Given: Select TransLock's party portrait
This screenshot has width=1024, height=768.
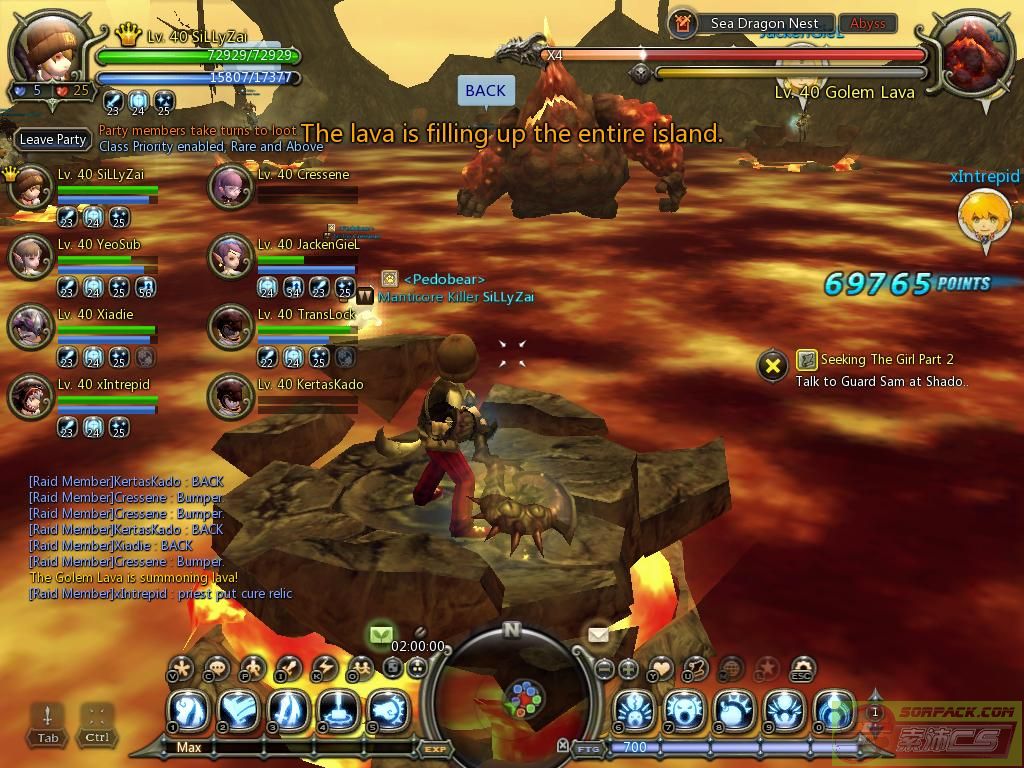Looking at the screenshot, I should [x=231, y=327].
